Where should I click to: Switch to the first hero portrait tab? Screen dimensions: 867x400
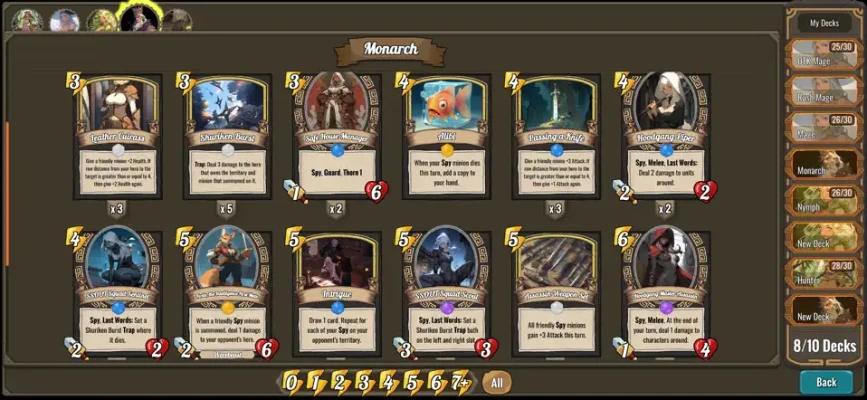[27, 19]
